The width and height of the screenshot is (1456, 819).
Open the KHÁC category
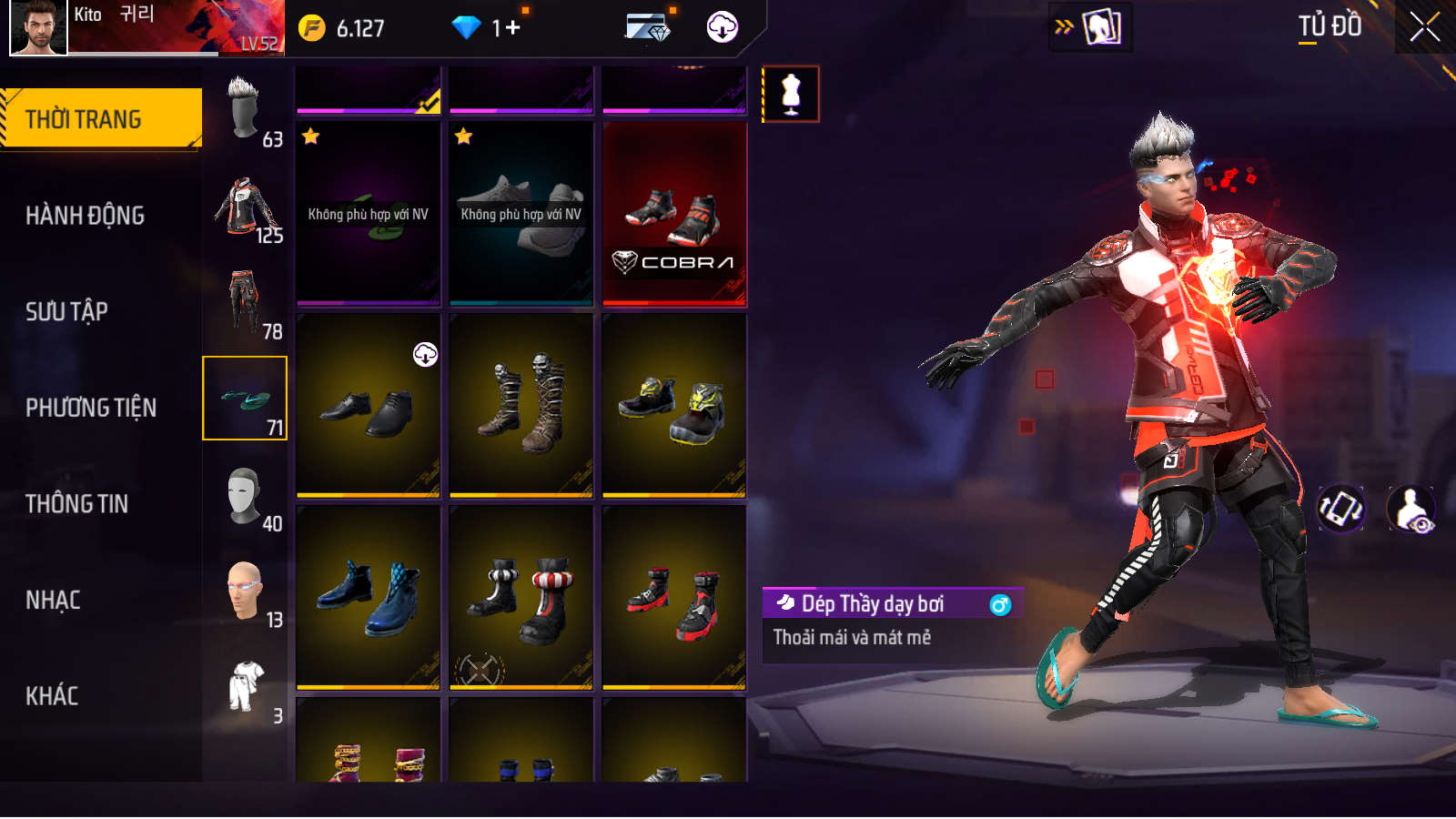[52, 696]
